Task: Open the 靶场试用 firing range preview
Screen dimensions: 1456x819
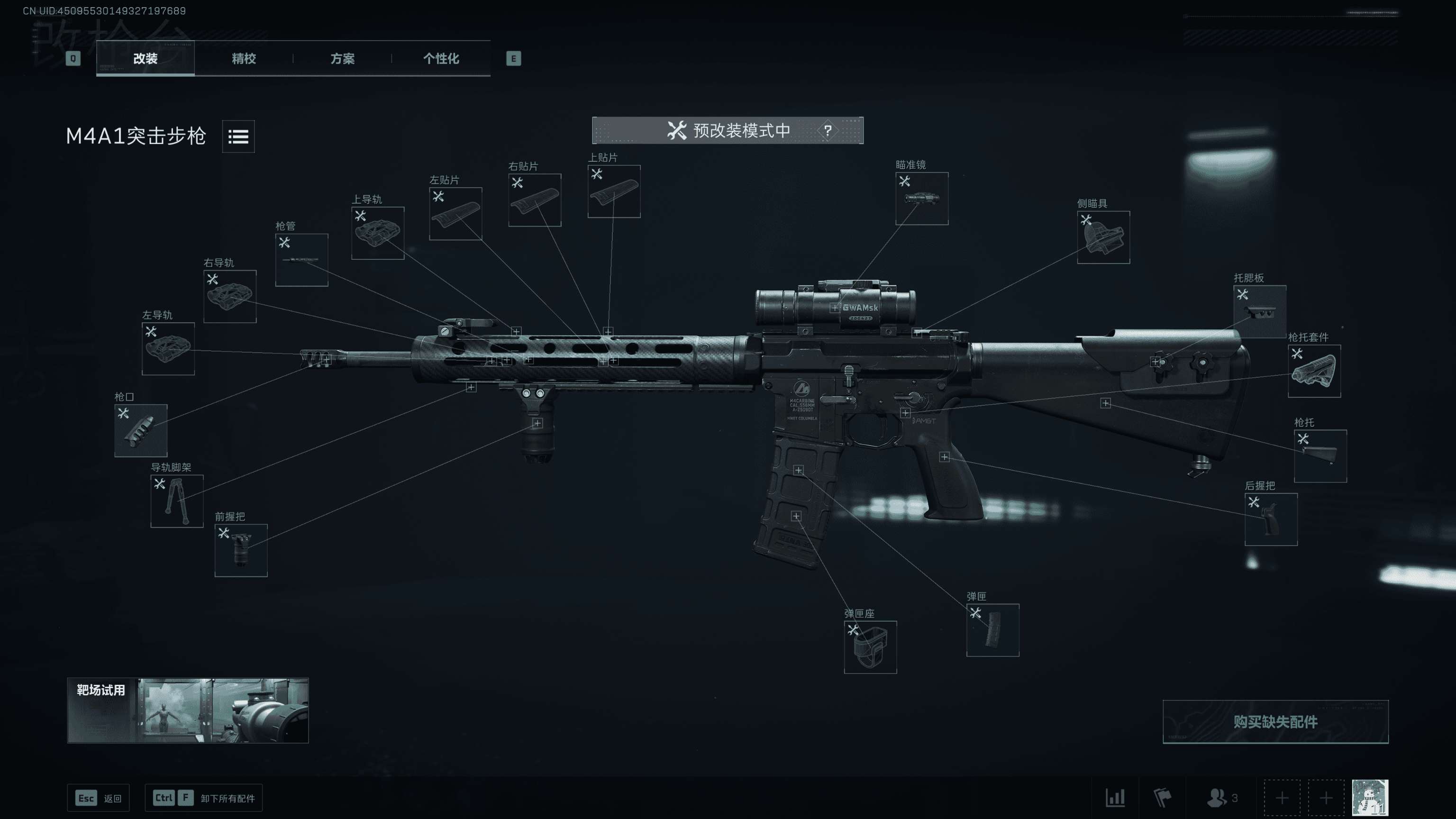Action: click(188, 710)
